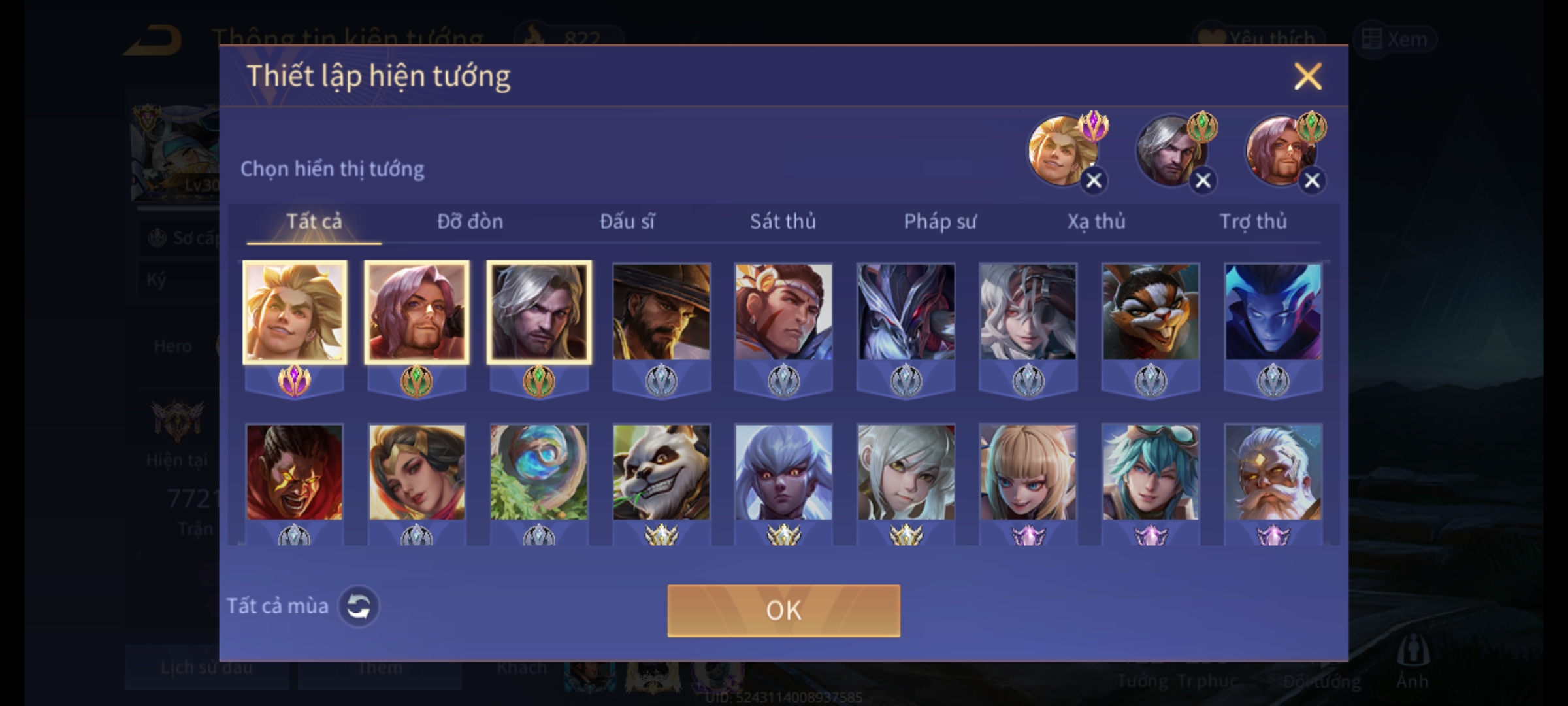Image resolution: width=1568 pixels, height=706 pixels.
Task: Remove the silver-haired hero from displayed slots
Action: [1203, 180]
